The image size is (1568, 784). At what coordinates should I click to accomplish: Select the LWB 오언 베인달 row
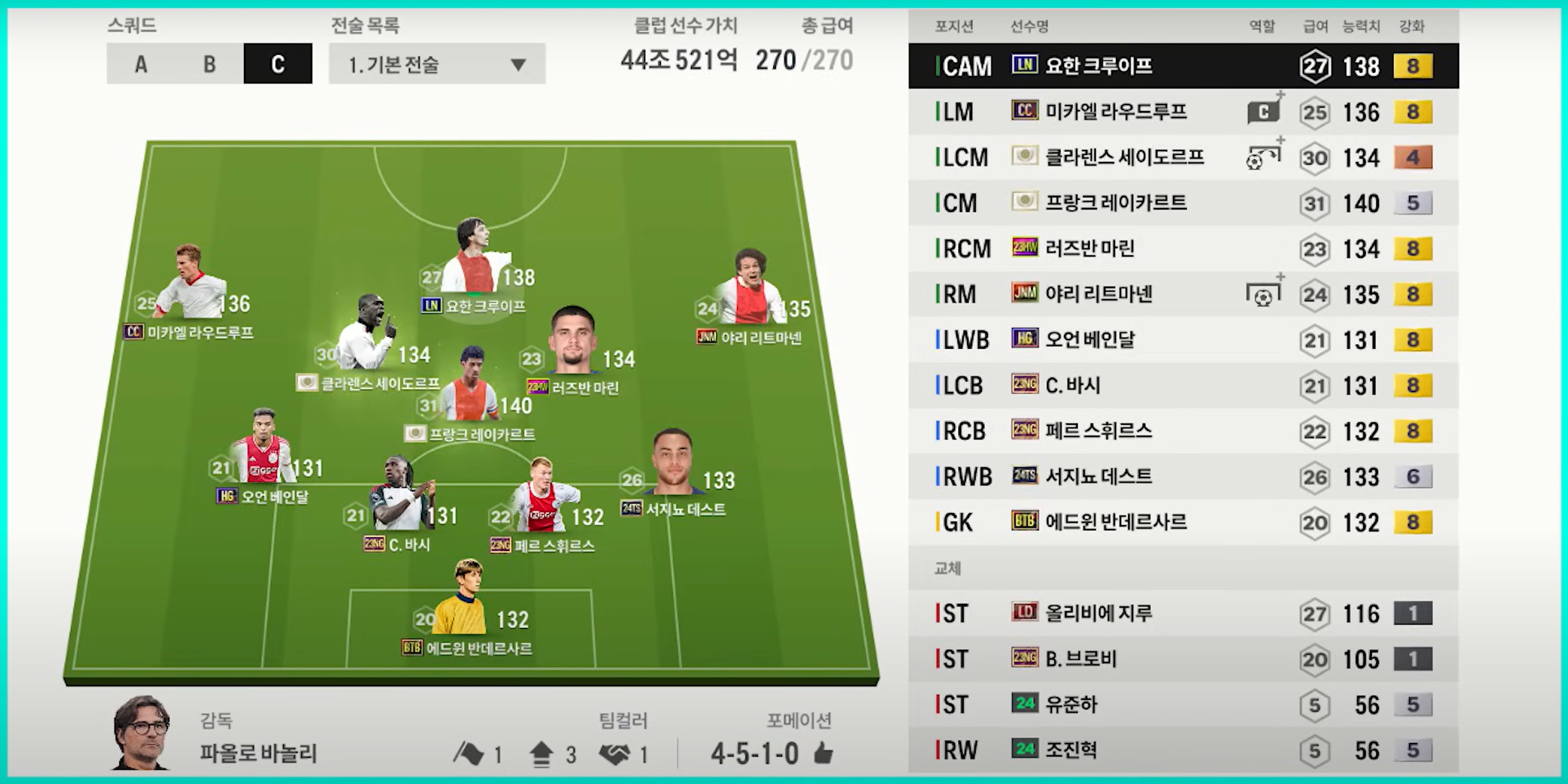1183,340
